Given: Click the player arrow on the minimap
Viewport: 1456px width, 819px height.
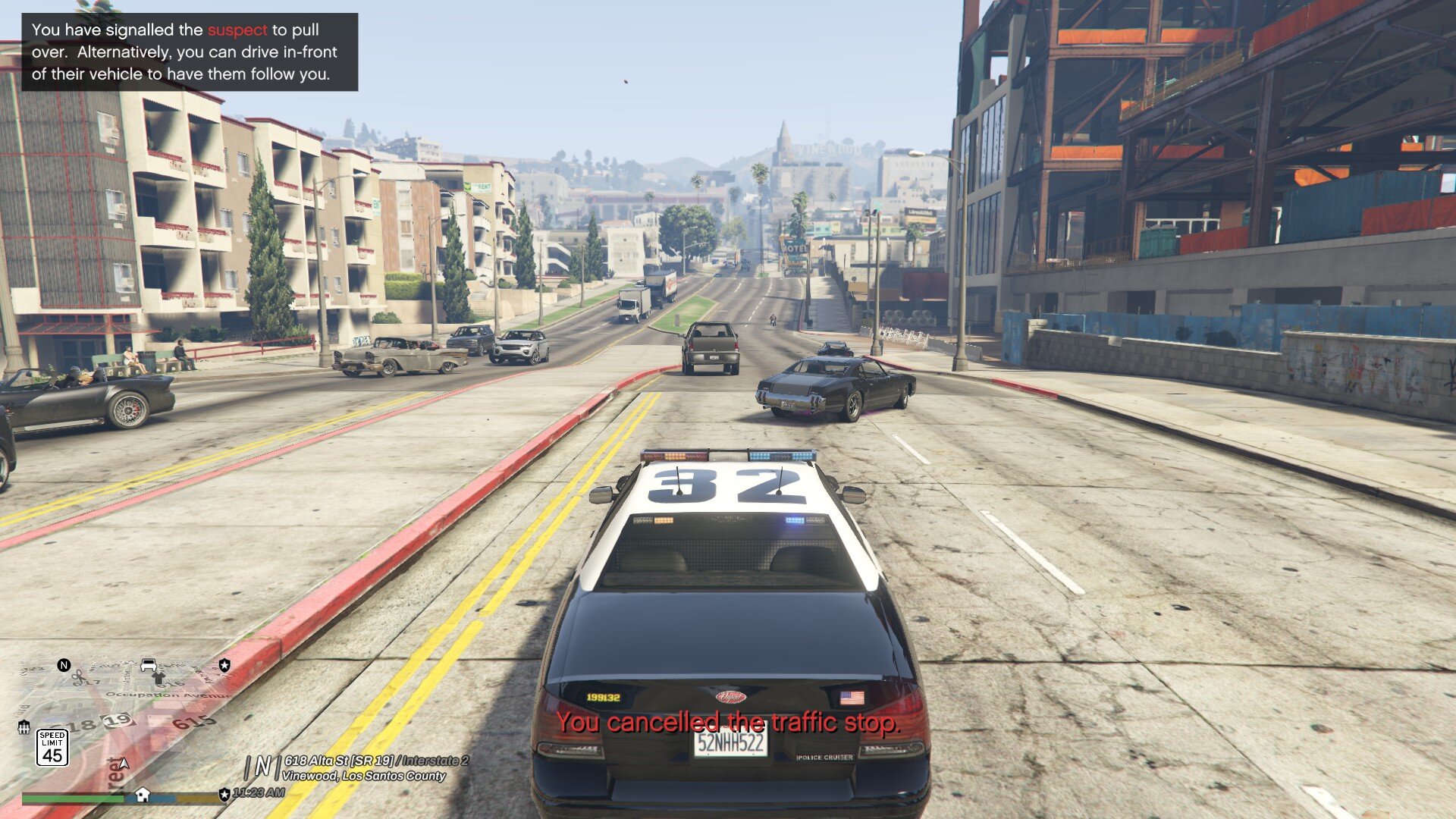Looking at the screenshot, I should (124, 763).
